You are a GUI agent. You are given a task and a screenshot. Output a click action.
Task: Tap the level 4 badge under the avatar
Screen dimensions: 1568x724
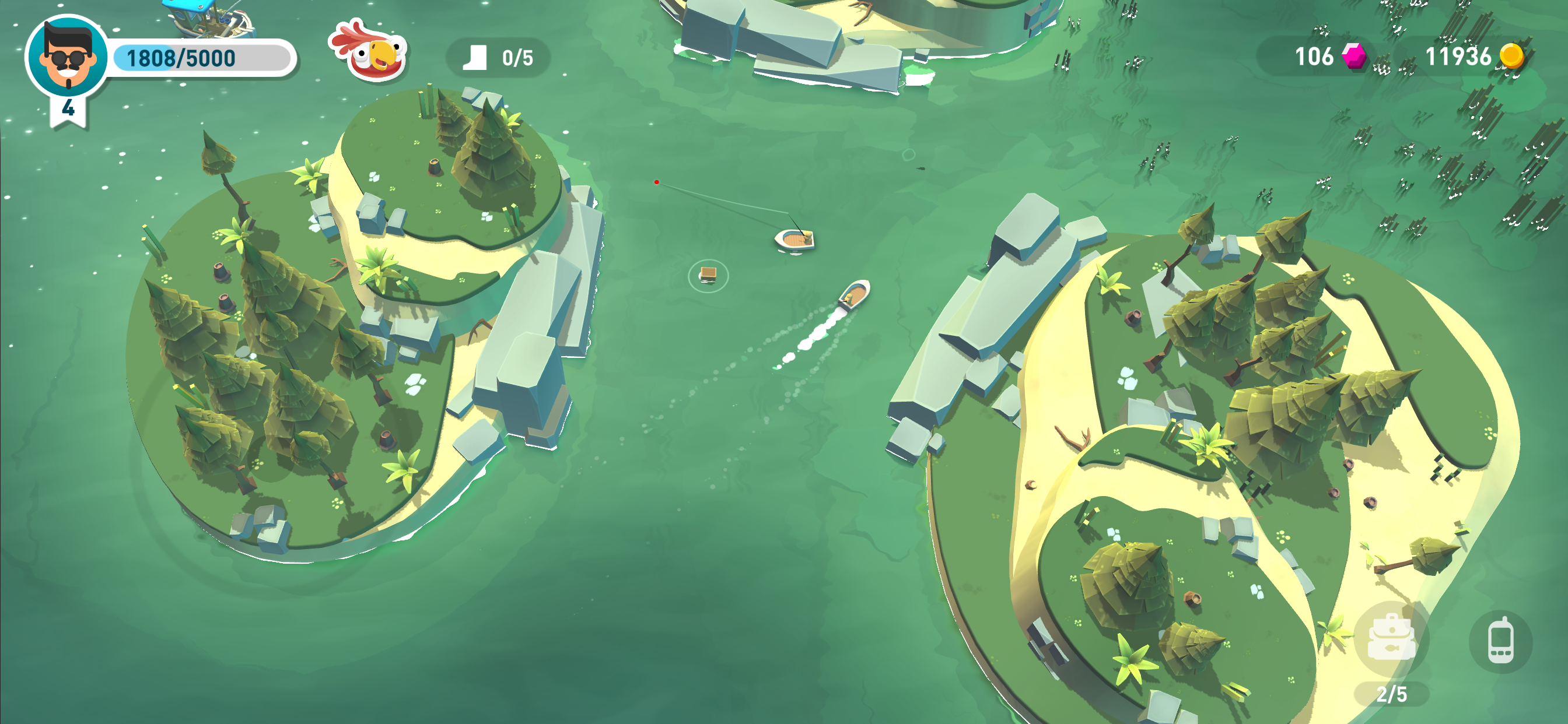(68, 110)
